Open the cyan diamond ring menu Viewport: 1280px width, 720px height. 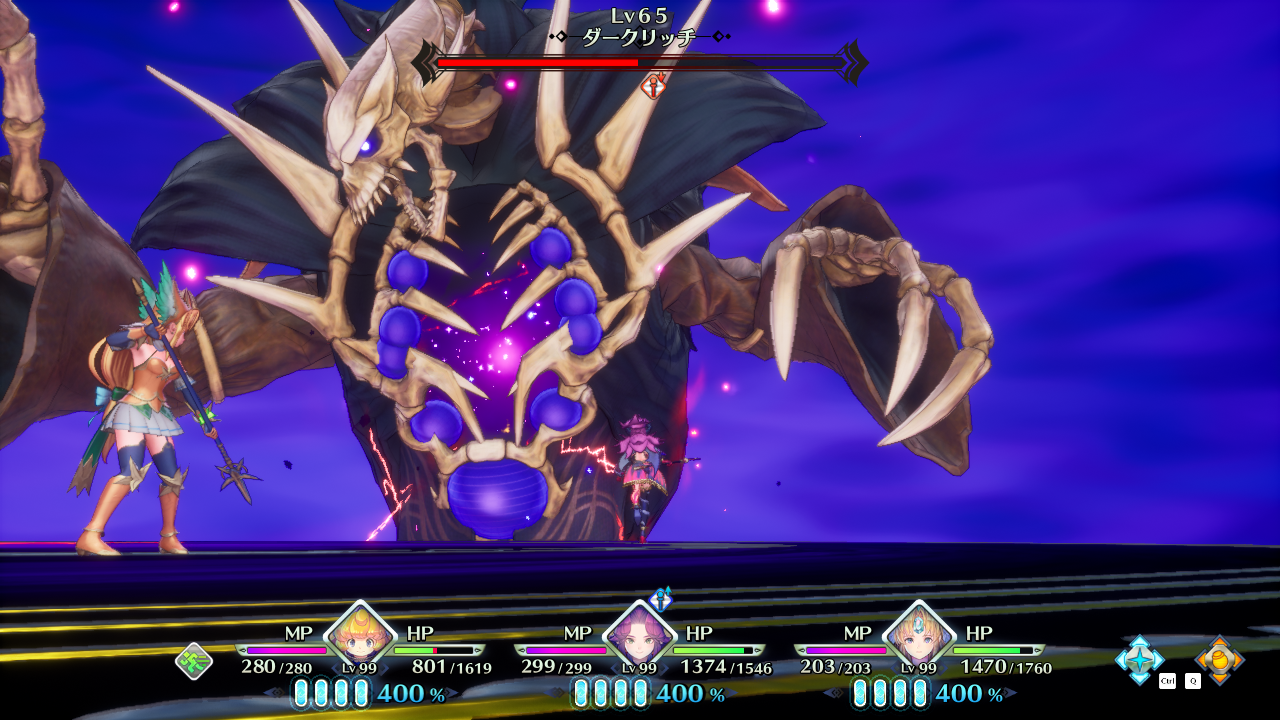tap(1139, 660)
